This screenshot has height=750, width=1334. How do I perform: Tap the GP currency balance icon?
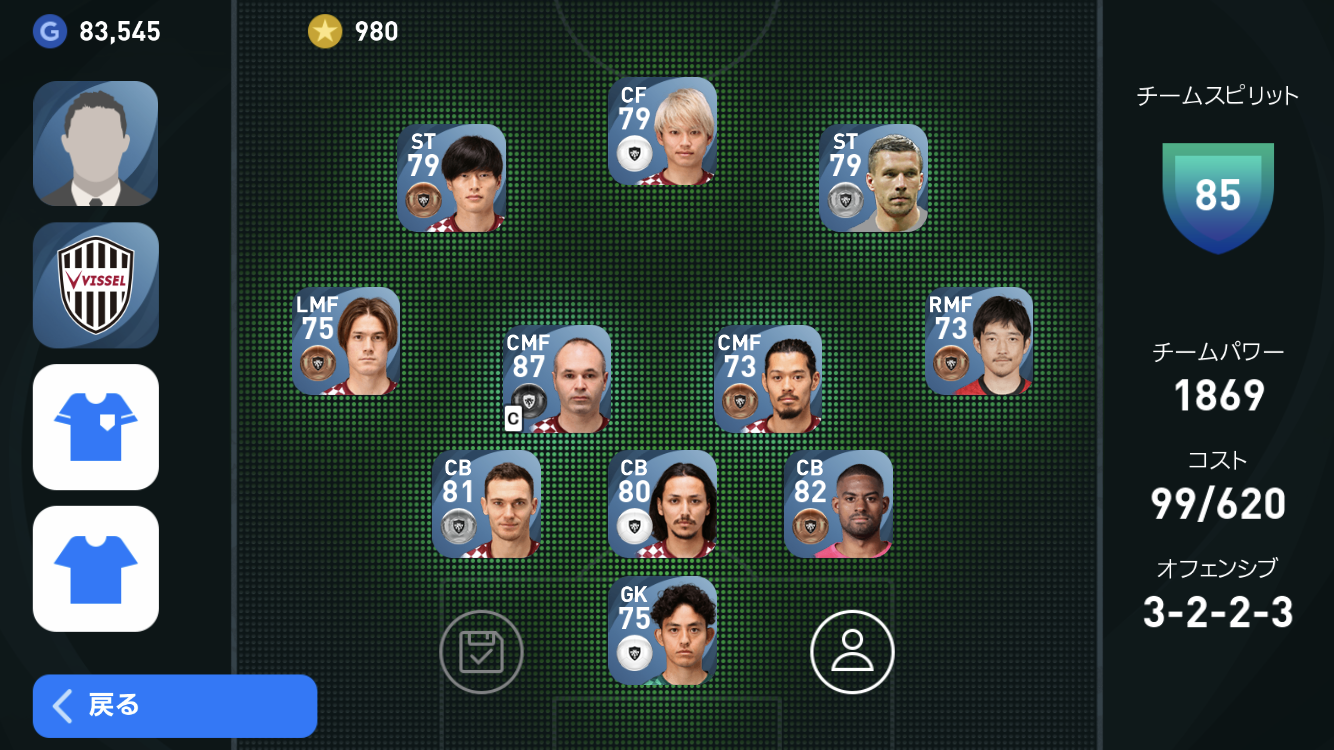coord(48,32)
